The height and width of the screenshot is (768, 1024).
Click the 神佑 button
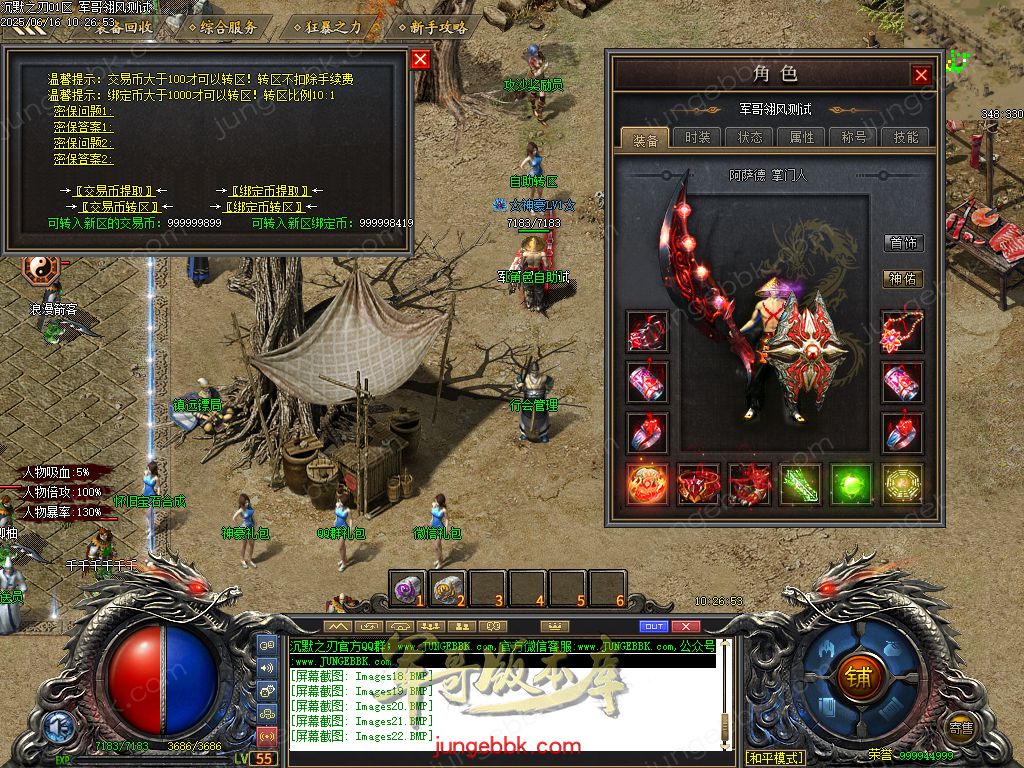903,279
